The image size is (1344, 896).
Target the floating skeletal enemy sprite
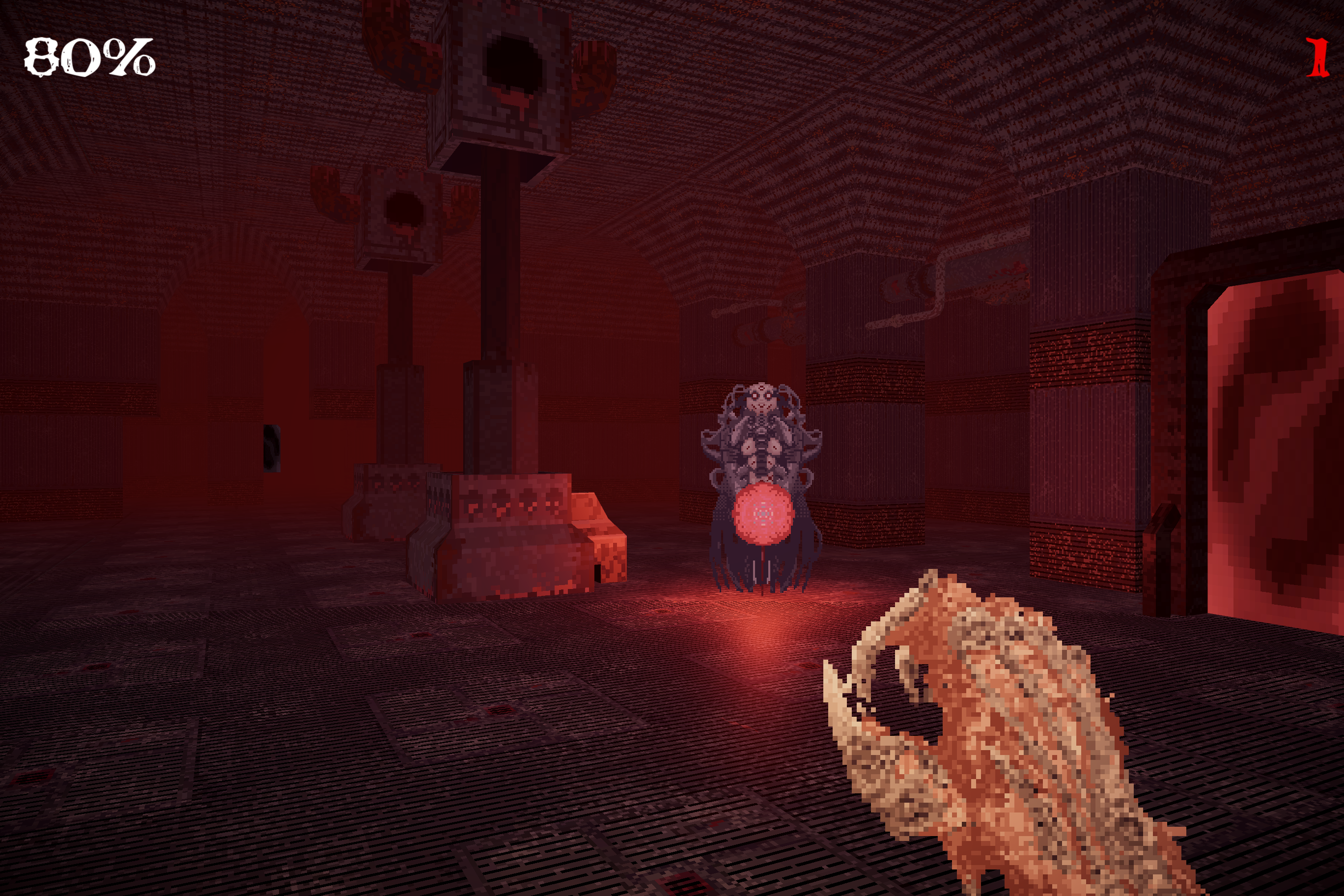[x=763, y=434]
